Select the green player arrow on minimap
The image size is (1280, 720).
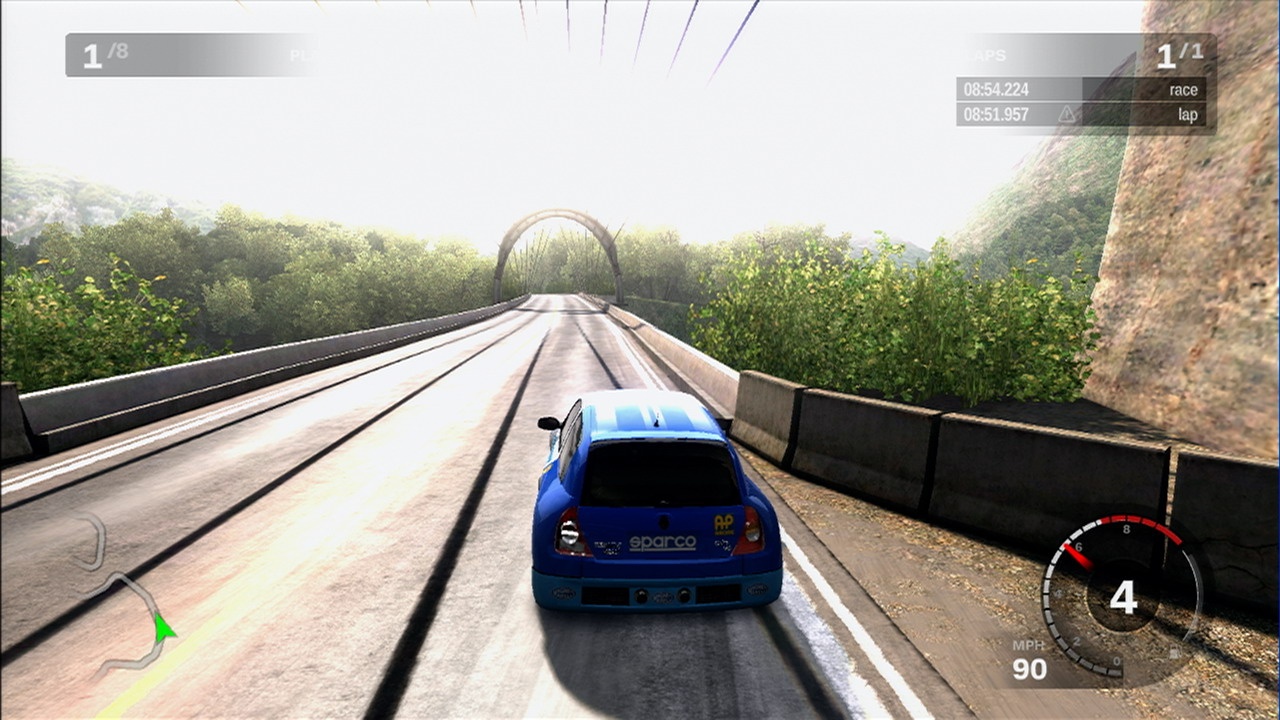[x=163, y=628]
